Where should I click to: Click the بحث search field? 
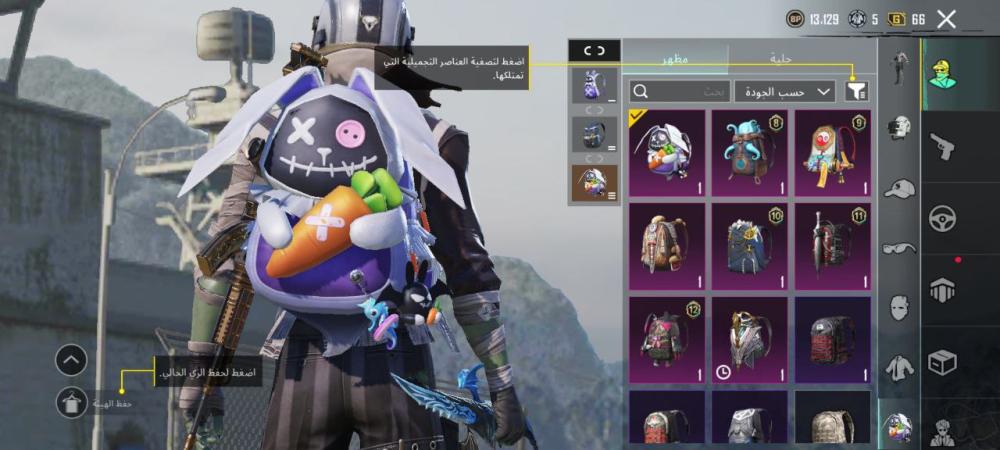coord(680,91)
